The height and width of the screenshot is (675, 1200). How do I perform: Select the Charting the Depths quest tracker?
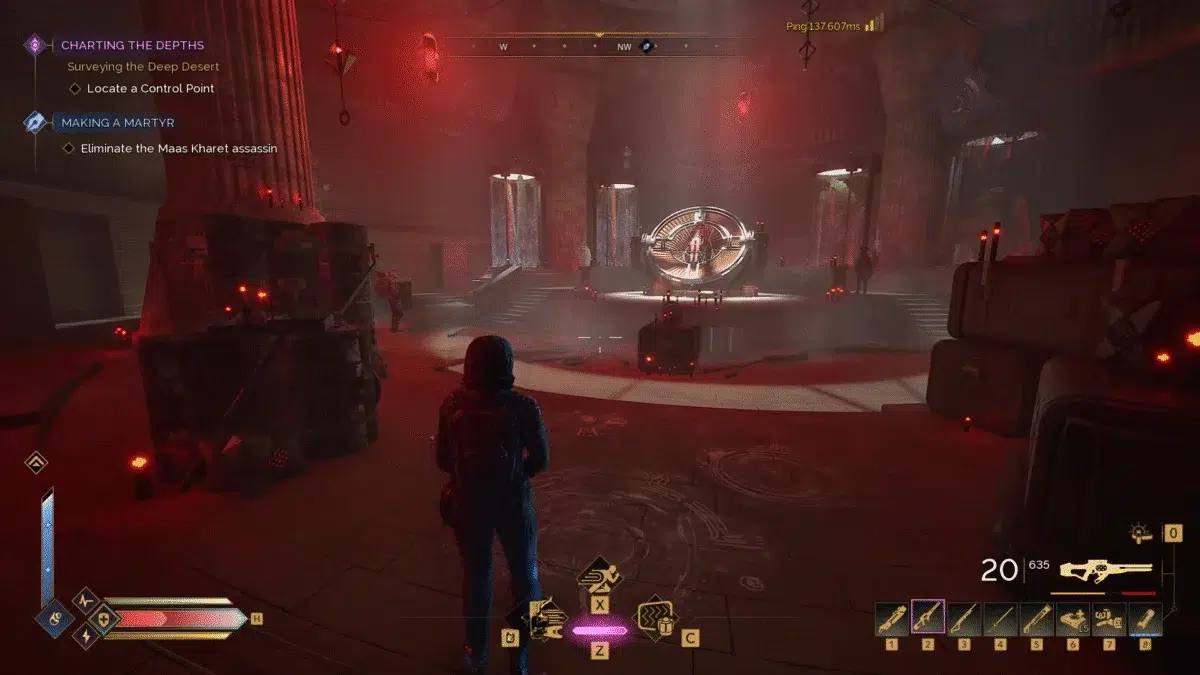click(x=132, y=45)
